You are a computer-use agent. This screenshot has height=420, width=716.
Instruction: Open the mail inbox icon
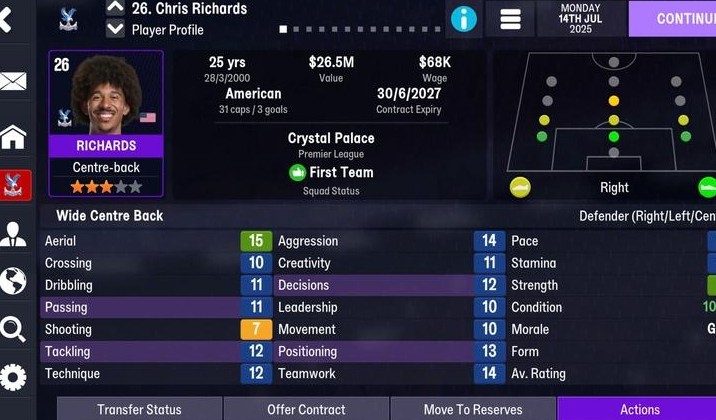tap(13, 81)
